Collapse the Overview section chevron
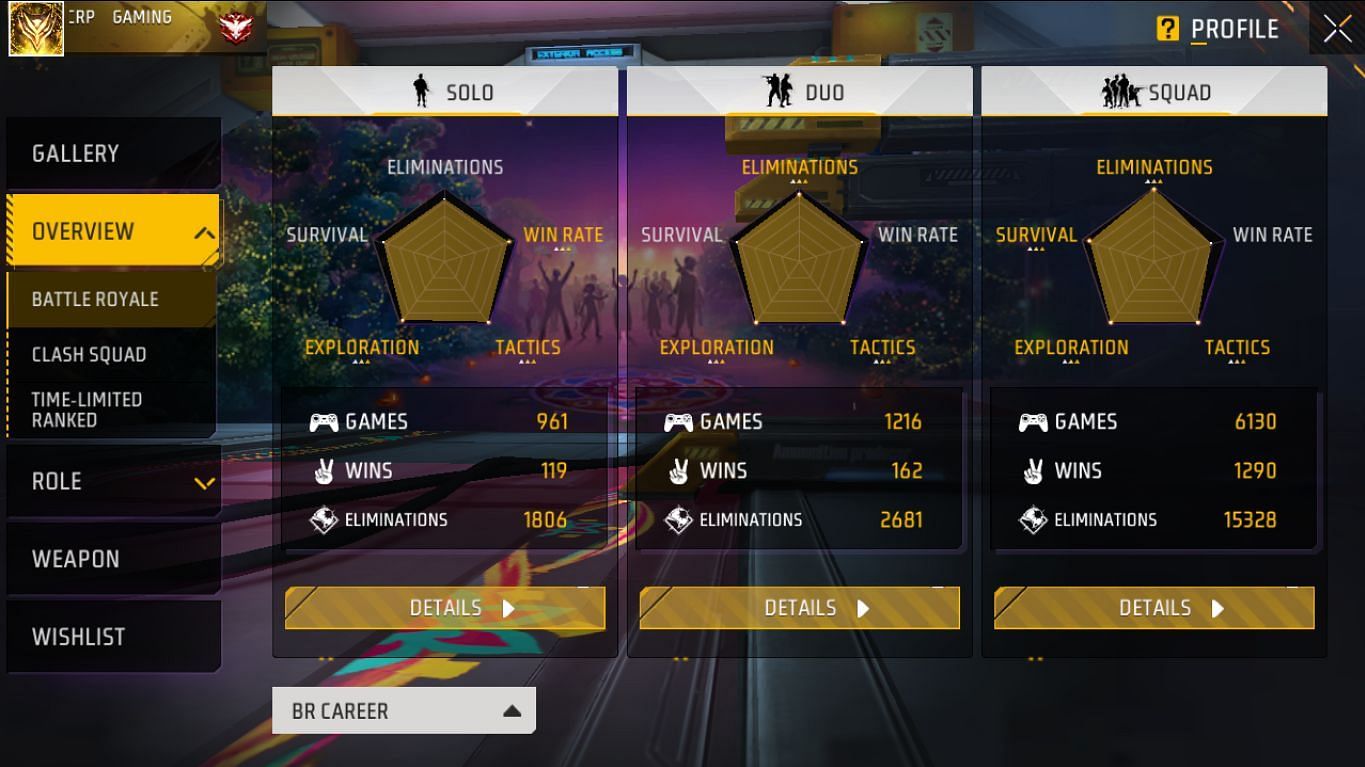The width and height of the screenshot is (1365, 767). 205,231
